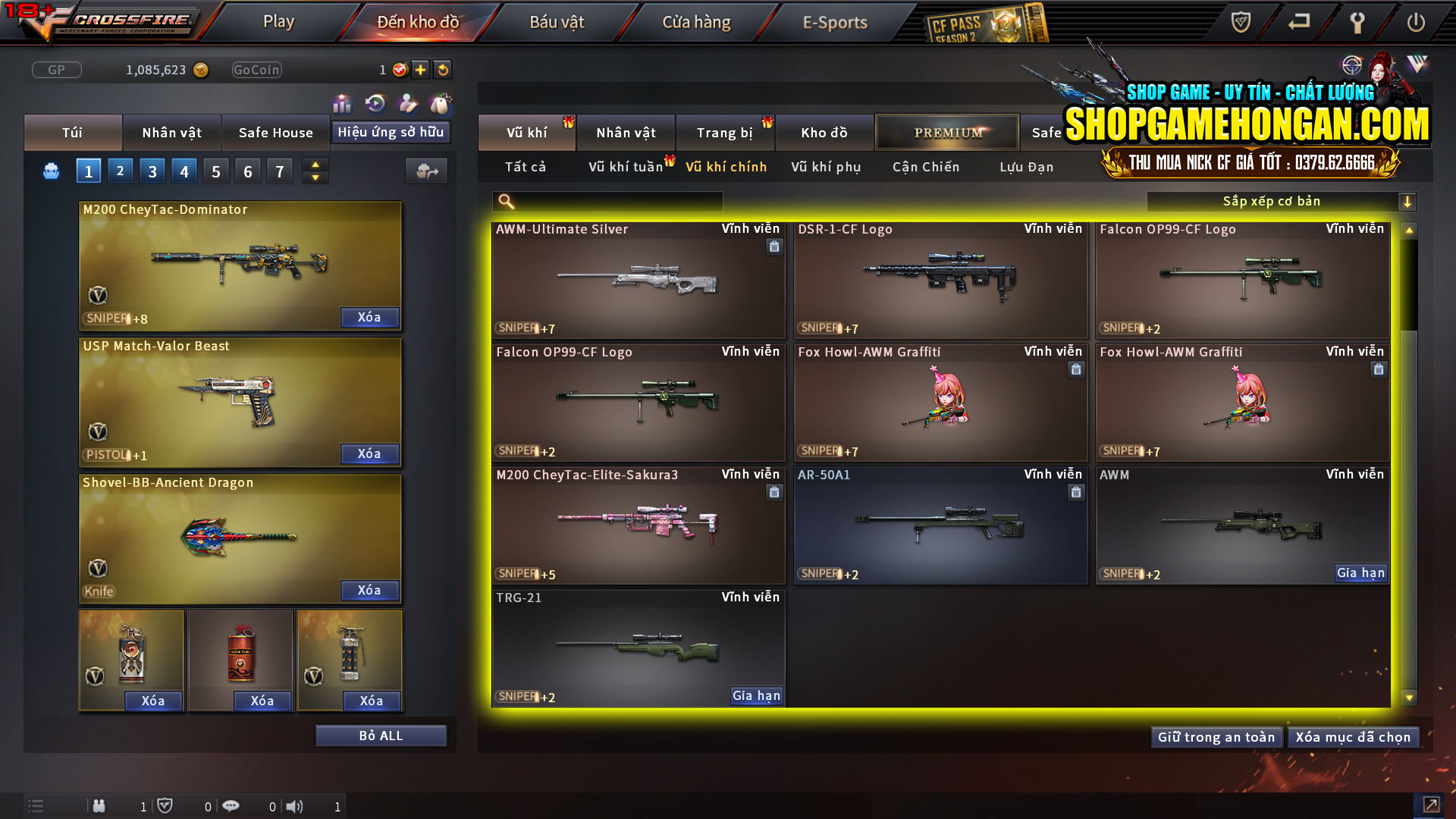
Task: Toggle the trash marker on AR-50A1
Action: pyautogui.click(x=1076, y=492)
